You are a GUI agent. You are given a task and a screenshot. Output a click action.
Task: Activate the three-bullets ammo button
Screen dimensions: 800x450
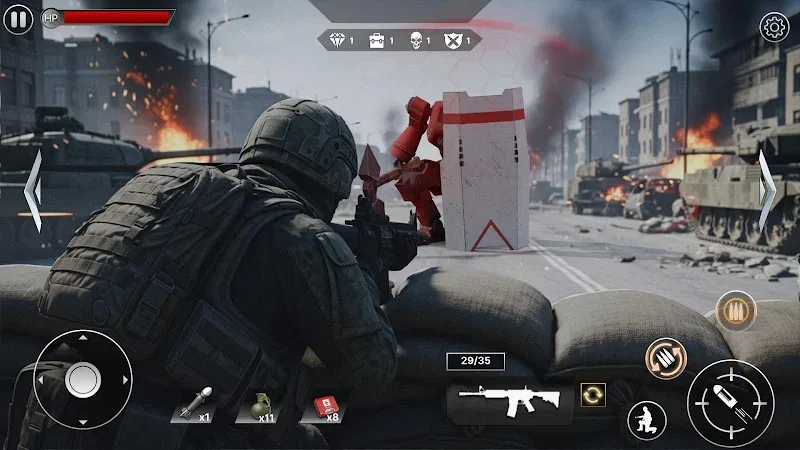click(736, 310)
